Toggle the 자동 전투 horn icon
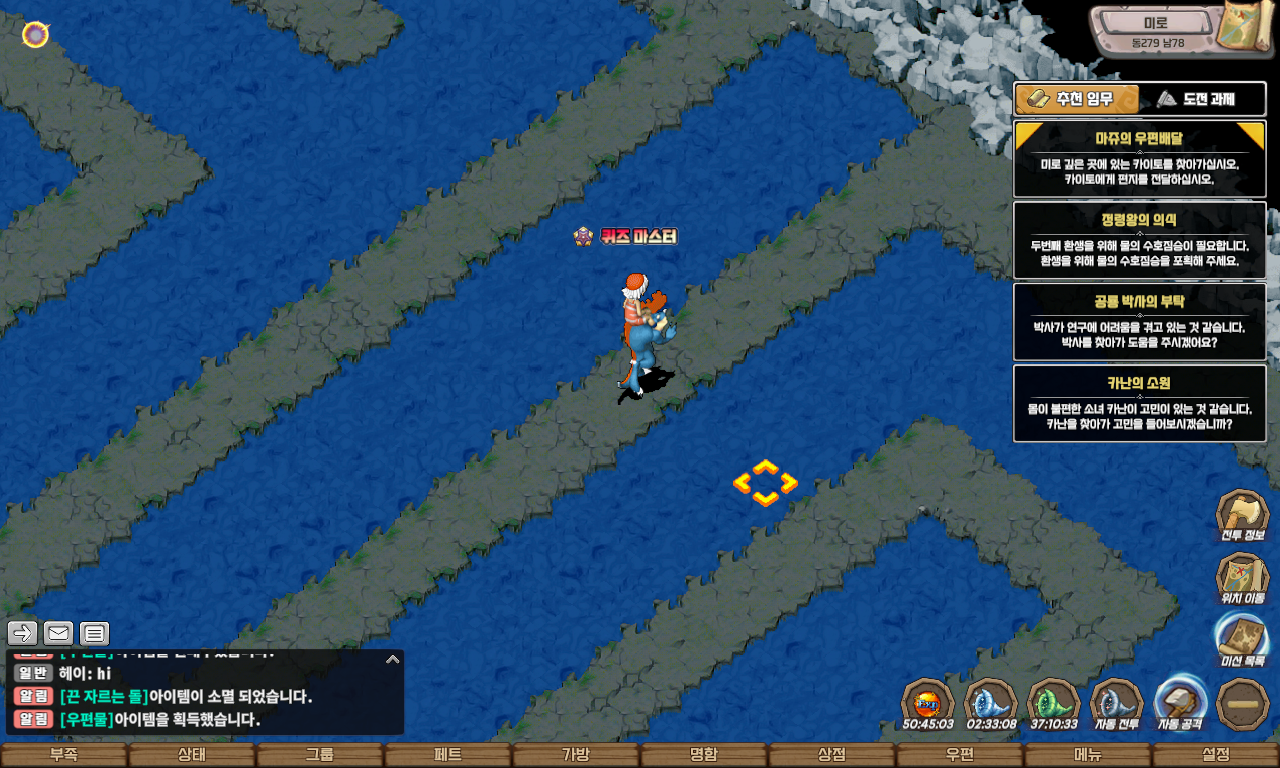Screen dimensions: 1280x768 pyautogui.click(x=1117, y=703)
